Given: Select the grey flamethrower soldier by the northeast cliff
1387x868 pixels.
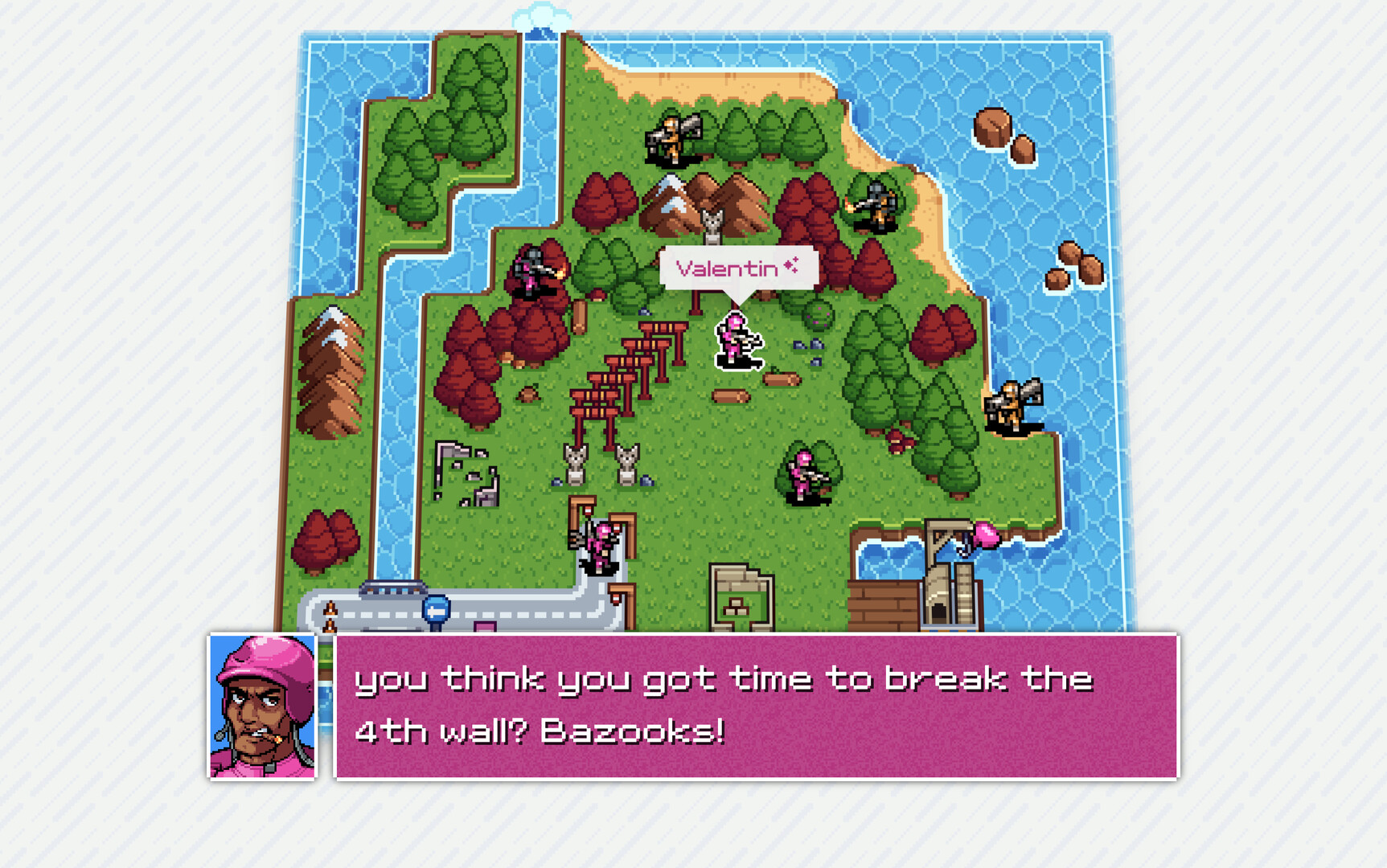Looking at the screenshot, I should [876, 205].
